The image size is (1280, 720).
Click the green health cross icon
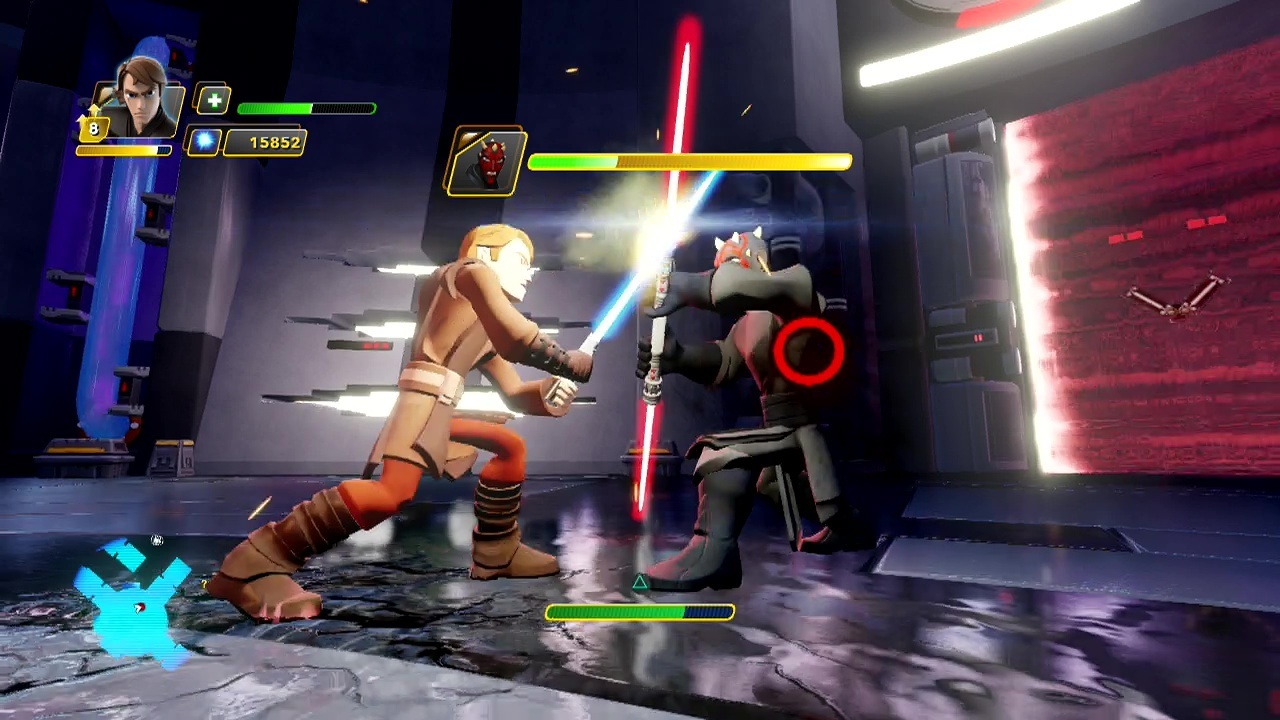213,100
